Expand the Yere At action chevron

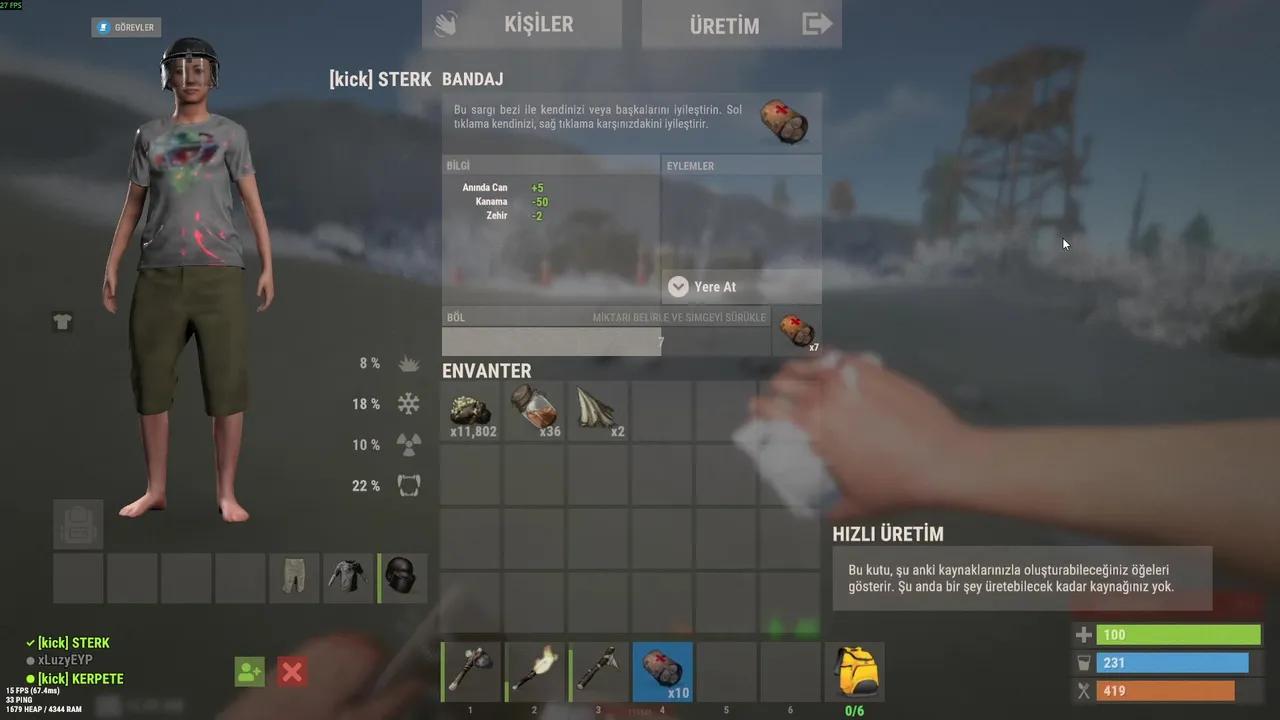click(x=678, y=287)
